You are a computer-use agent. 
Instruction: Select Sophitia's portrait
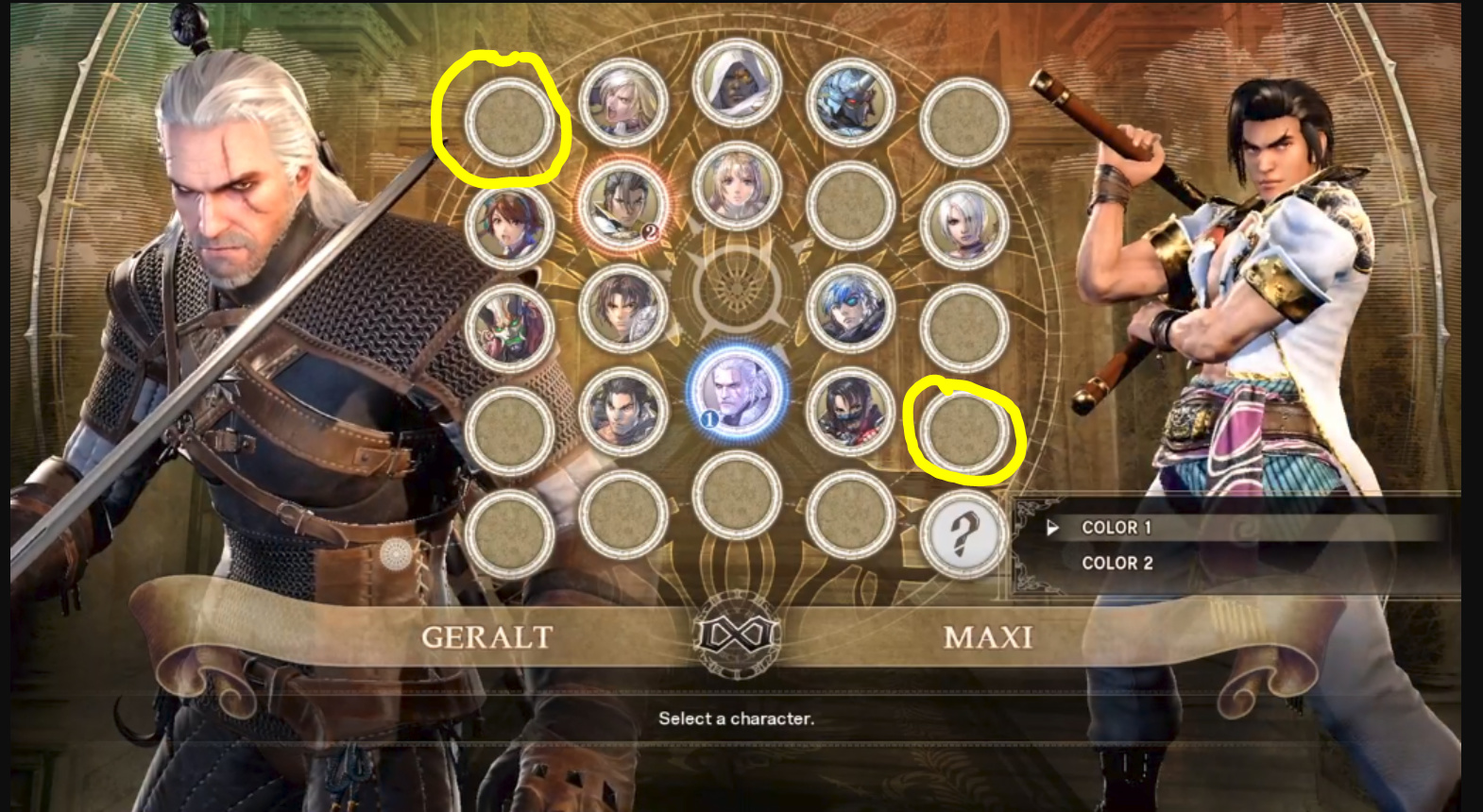pos(737,187)
